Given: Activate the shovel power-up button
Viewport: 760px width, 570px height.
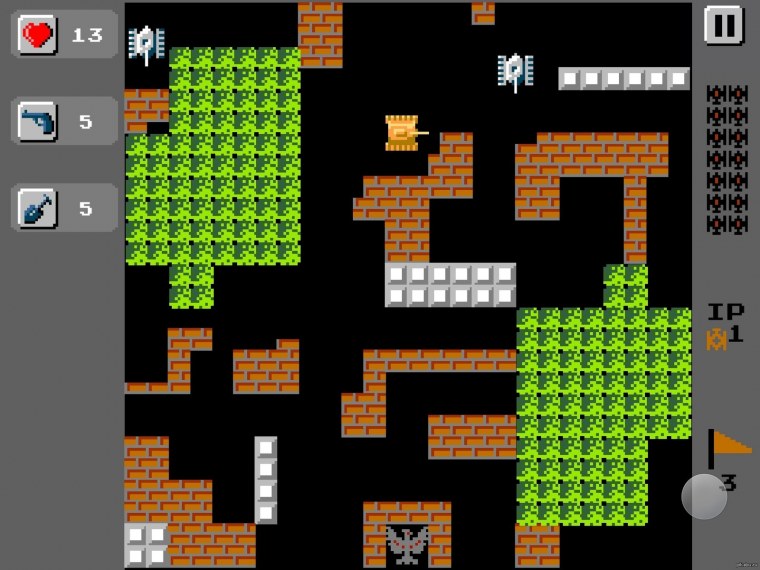Looking at the screenshot, I should point(39,208).
